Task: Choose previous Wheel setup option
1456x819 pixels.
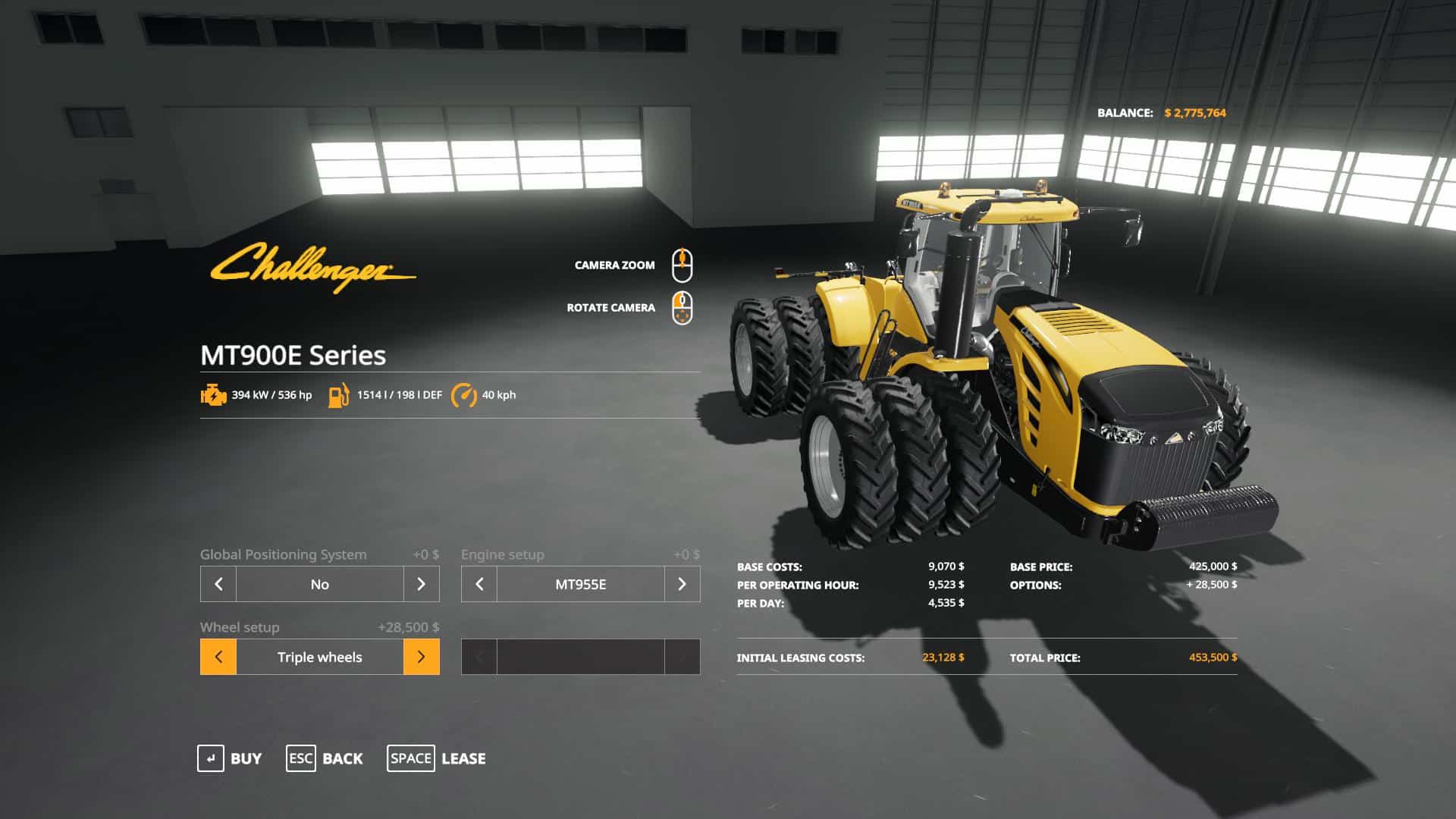Action: tap(218, 657)
